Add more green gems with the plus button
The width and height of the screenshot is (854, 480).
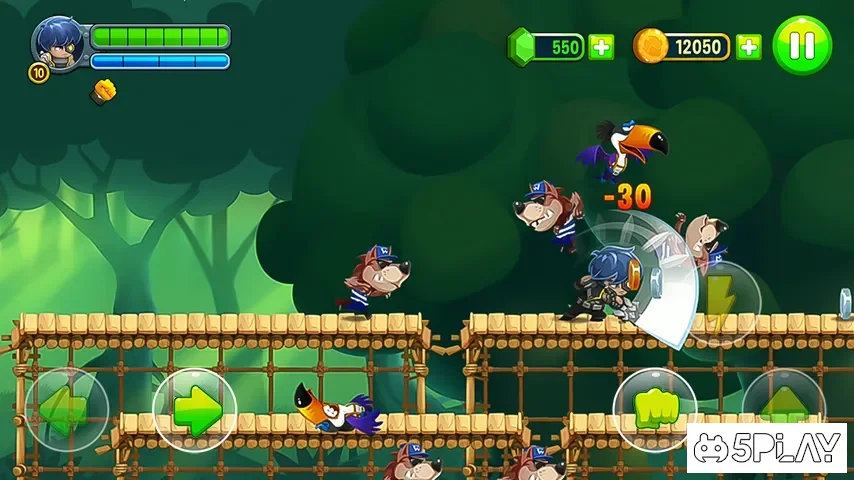tap(601, 46)
